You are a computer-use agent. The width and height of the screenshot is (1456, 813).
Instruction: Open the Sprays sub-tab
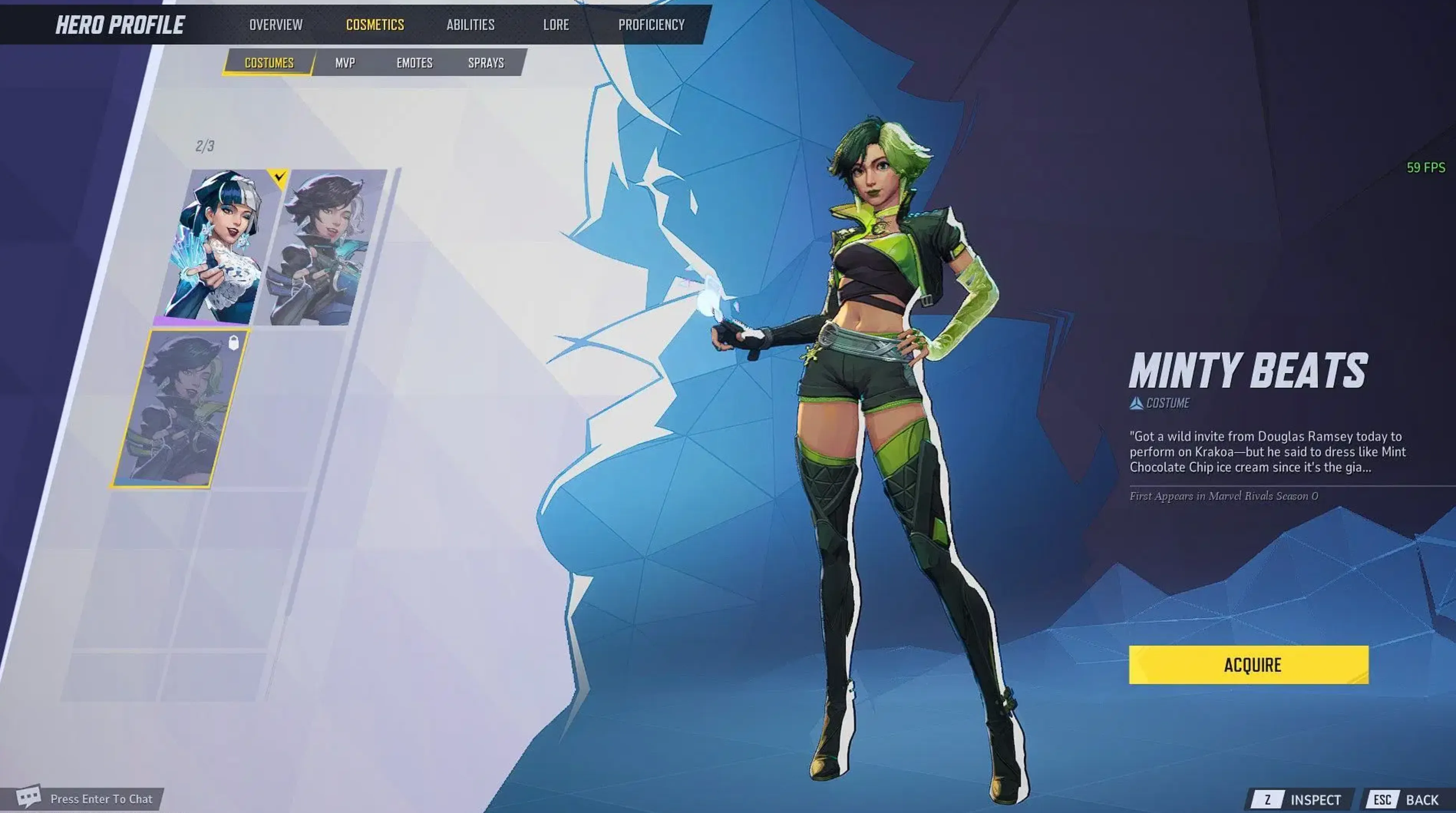pos(486,63)
